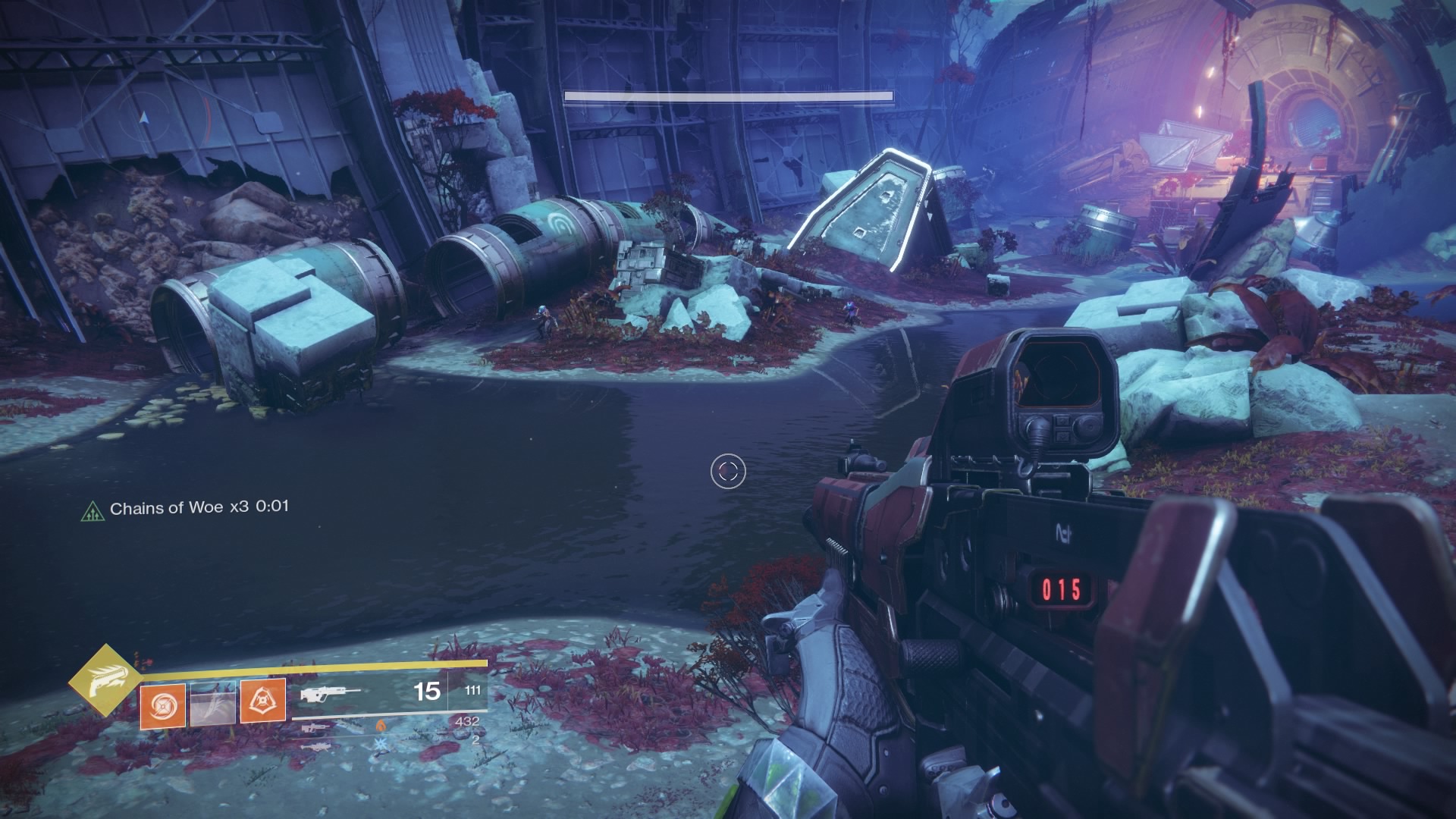This screenshot has width=1456, height=819.
Task: Use the orange swirl grenade ability
Action: click(x=162, y=702)
